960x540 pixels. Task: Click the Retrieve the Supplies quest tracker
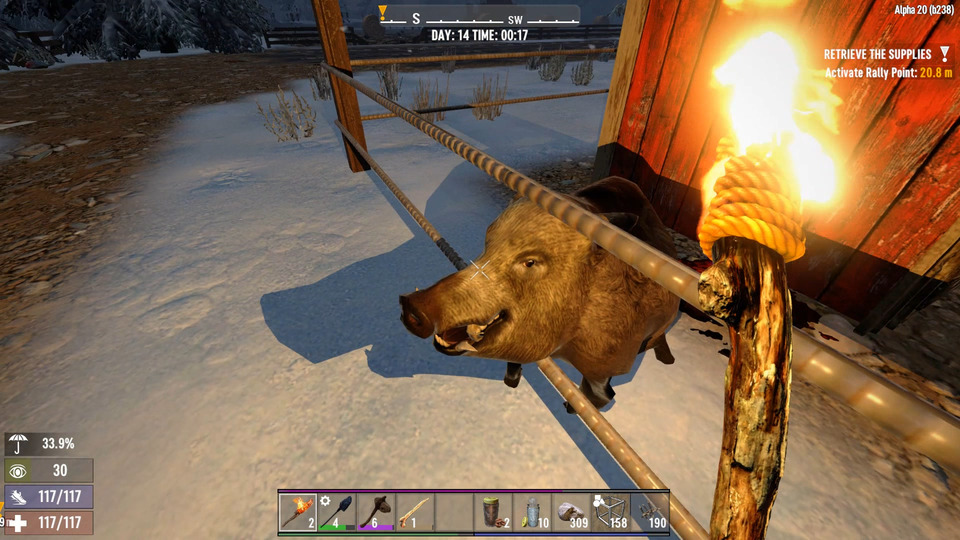point(877,54)
